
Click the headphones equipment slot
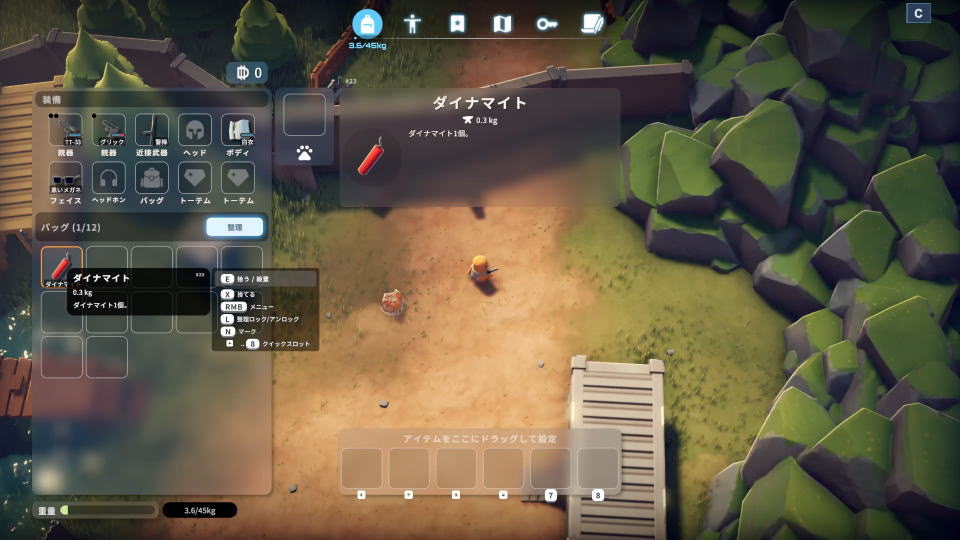point(109,177)
